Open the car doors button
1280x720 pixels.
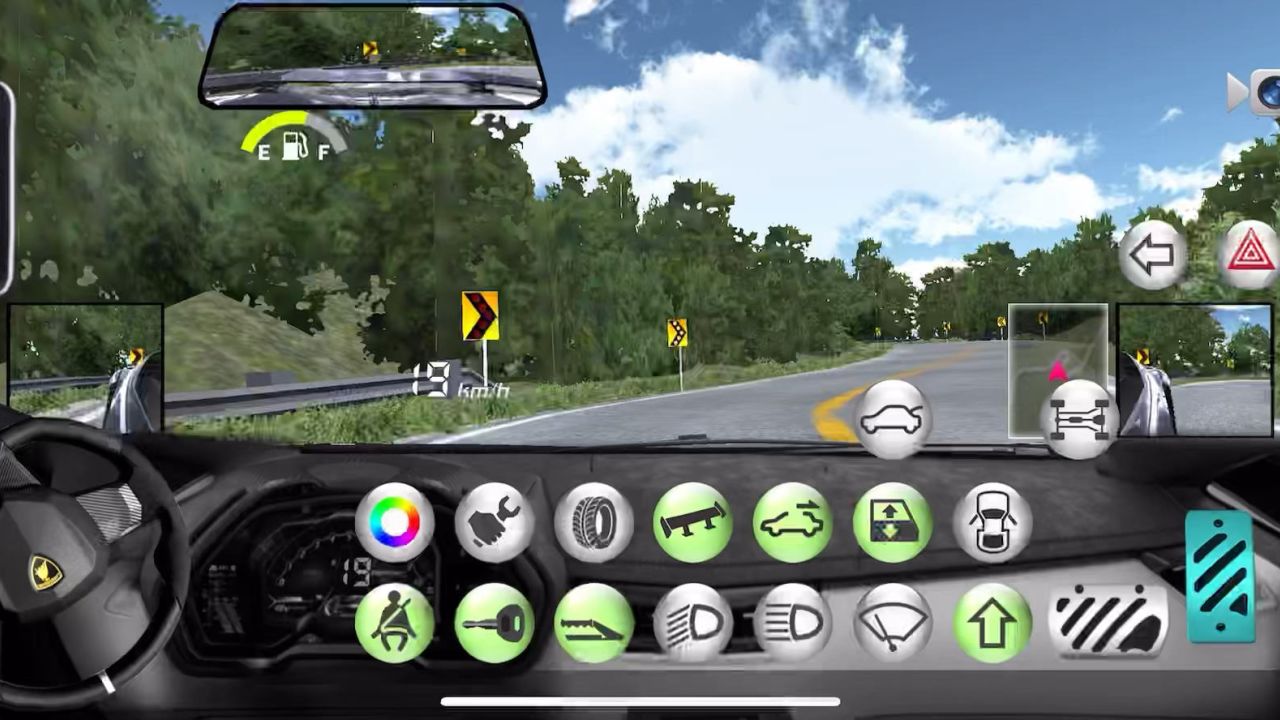coord(992,523)
